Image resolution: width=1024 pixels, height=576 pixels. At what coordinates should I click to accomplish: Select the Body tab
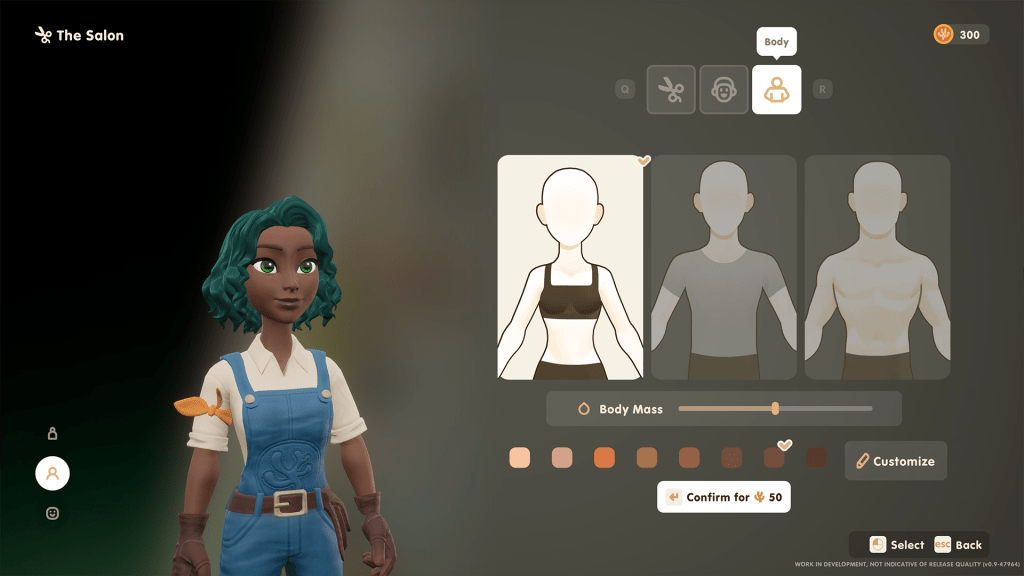coord(776,90)
